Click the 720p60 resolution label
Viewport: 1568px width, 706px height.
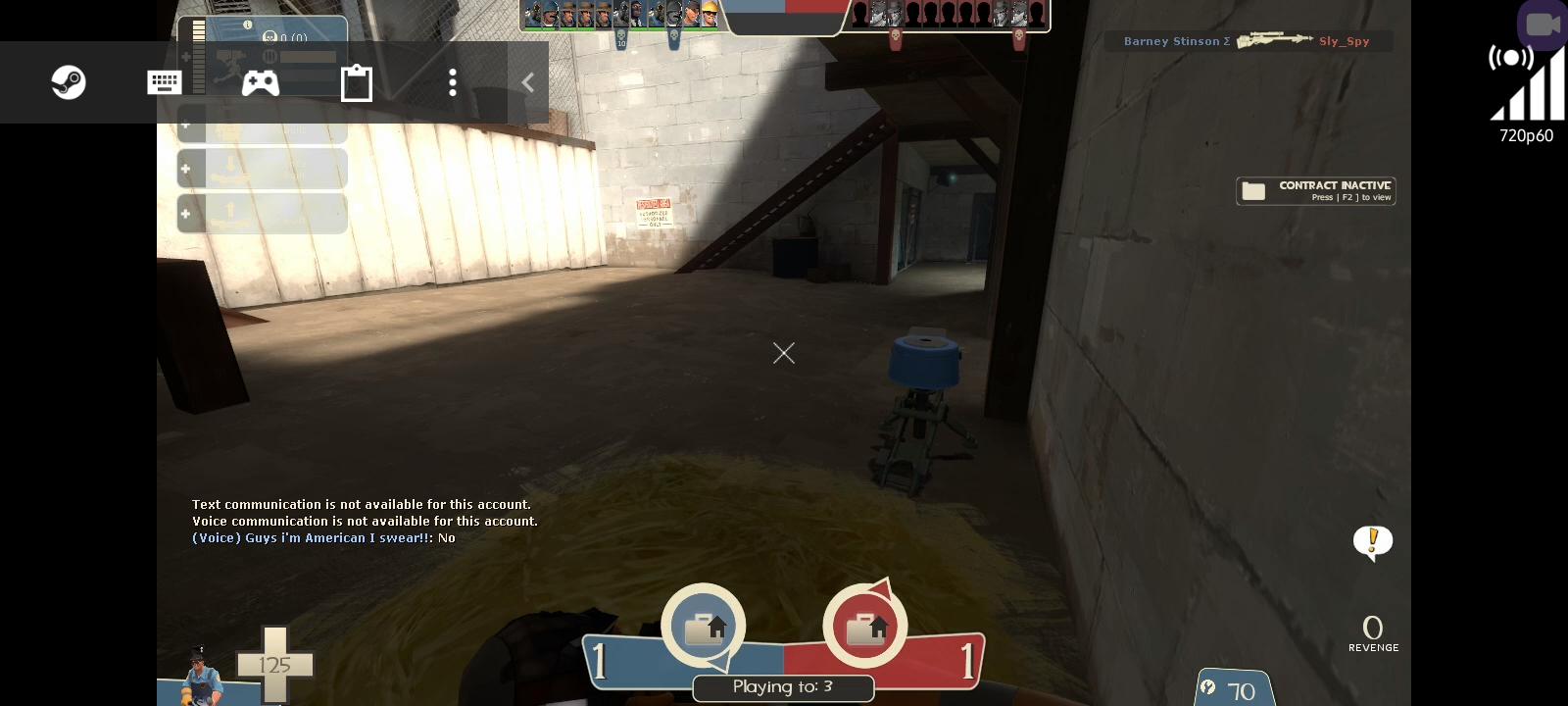pyautogui.click(x=1526, y=136)
